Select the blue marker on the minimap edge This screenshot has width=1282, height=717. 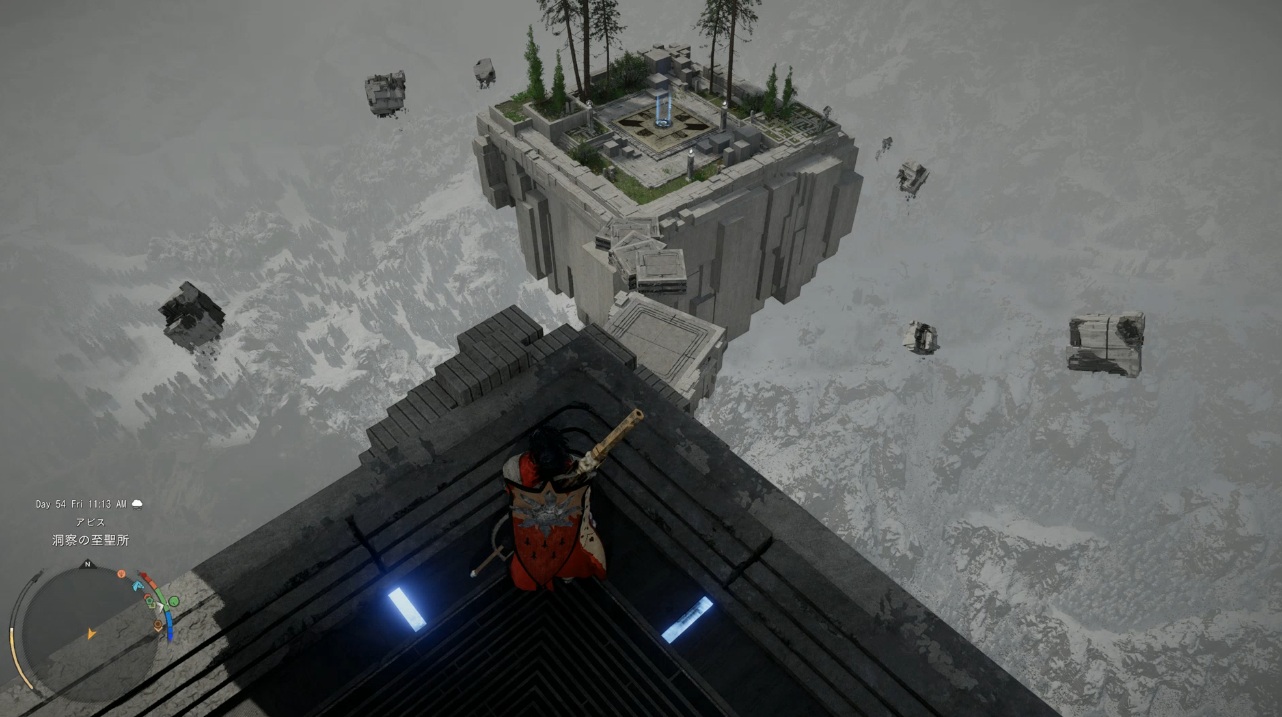[136, 583]
